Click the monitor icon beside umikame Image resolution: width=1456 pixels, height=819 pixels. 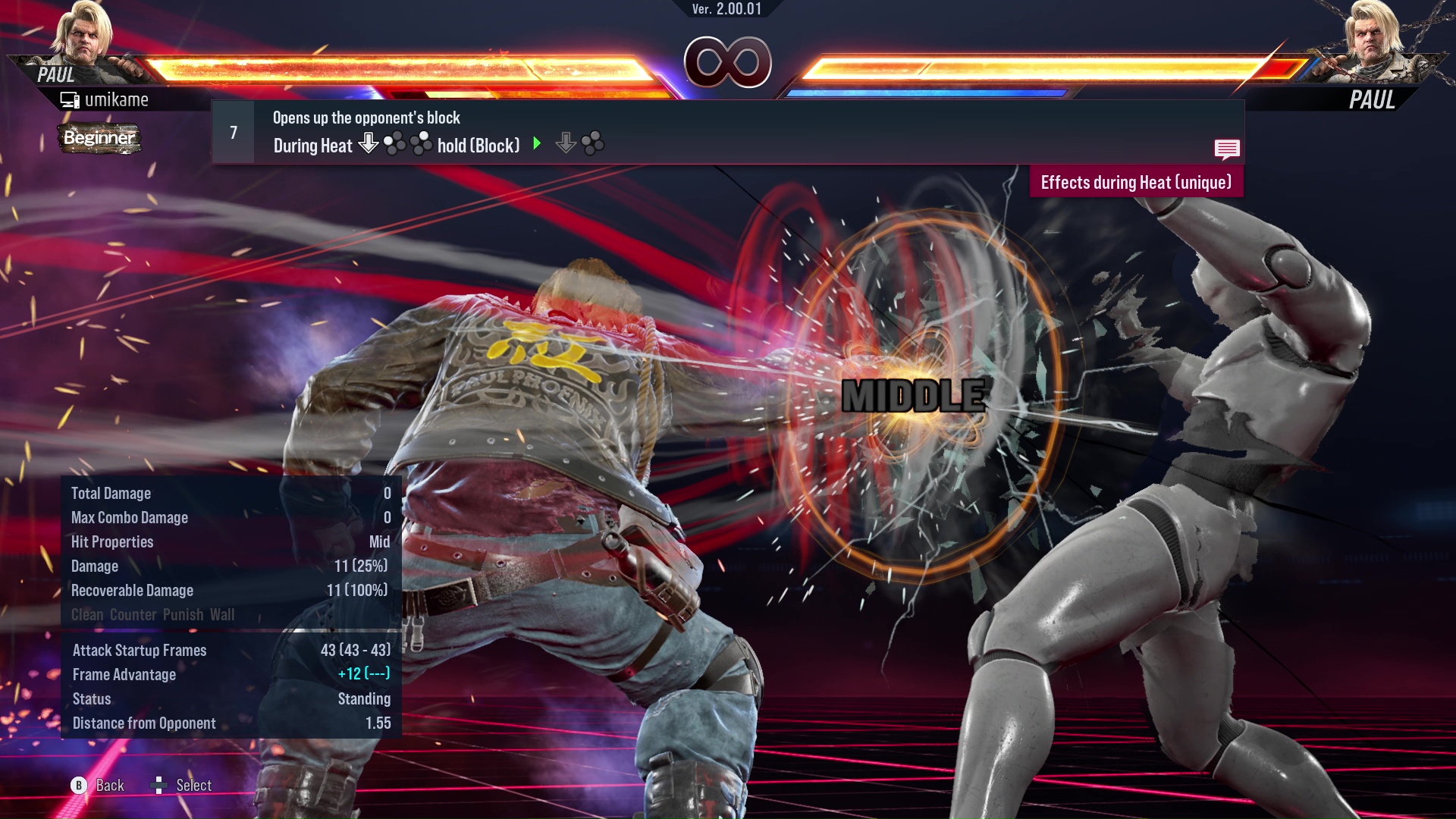[71, 99]
